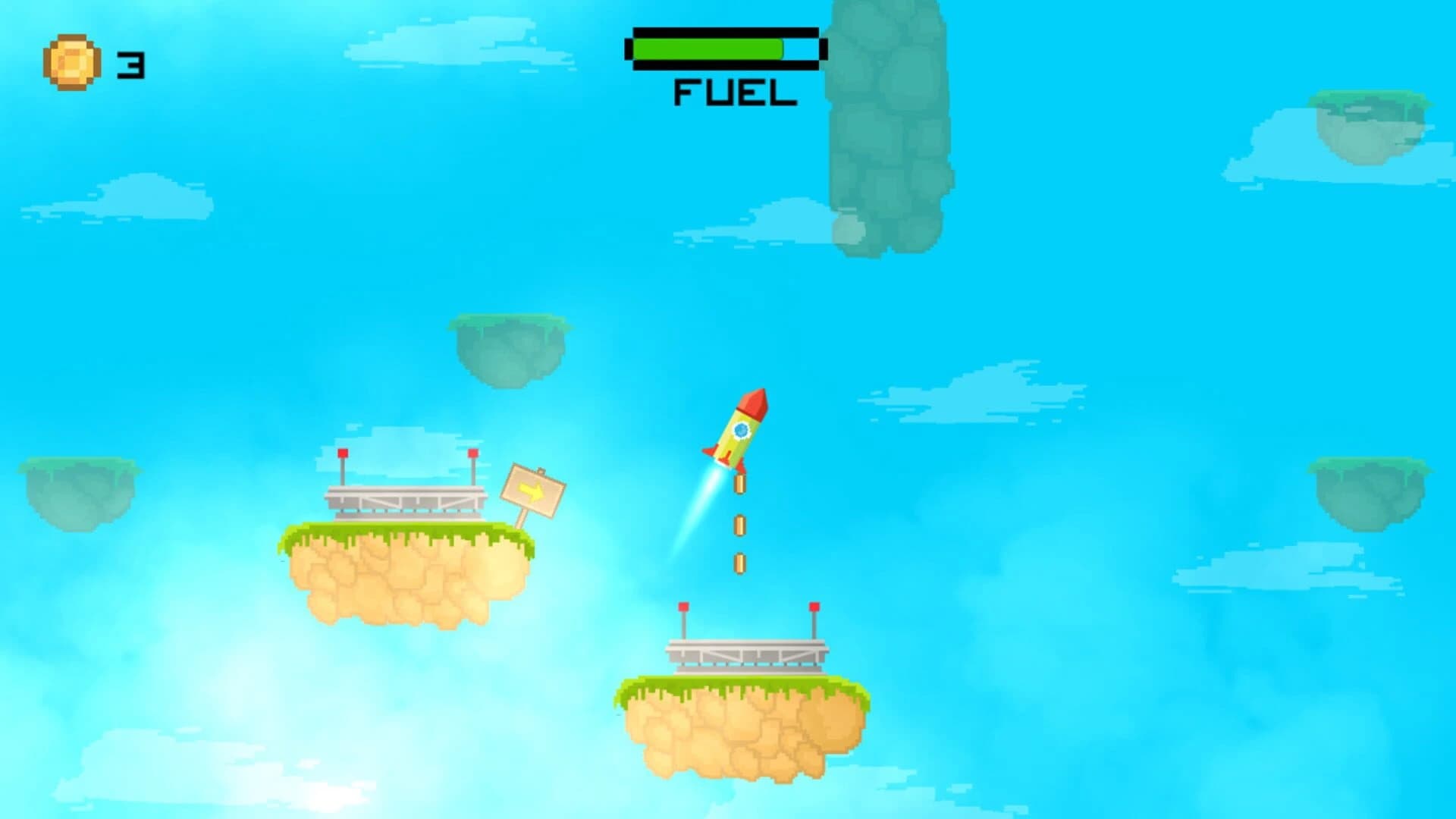The height and width of the screenshot is (819, 1456).
Task: Click the rocket's circular porthole window
Action: tap(741, 431)
